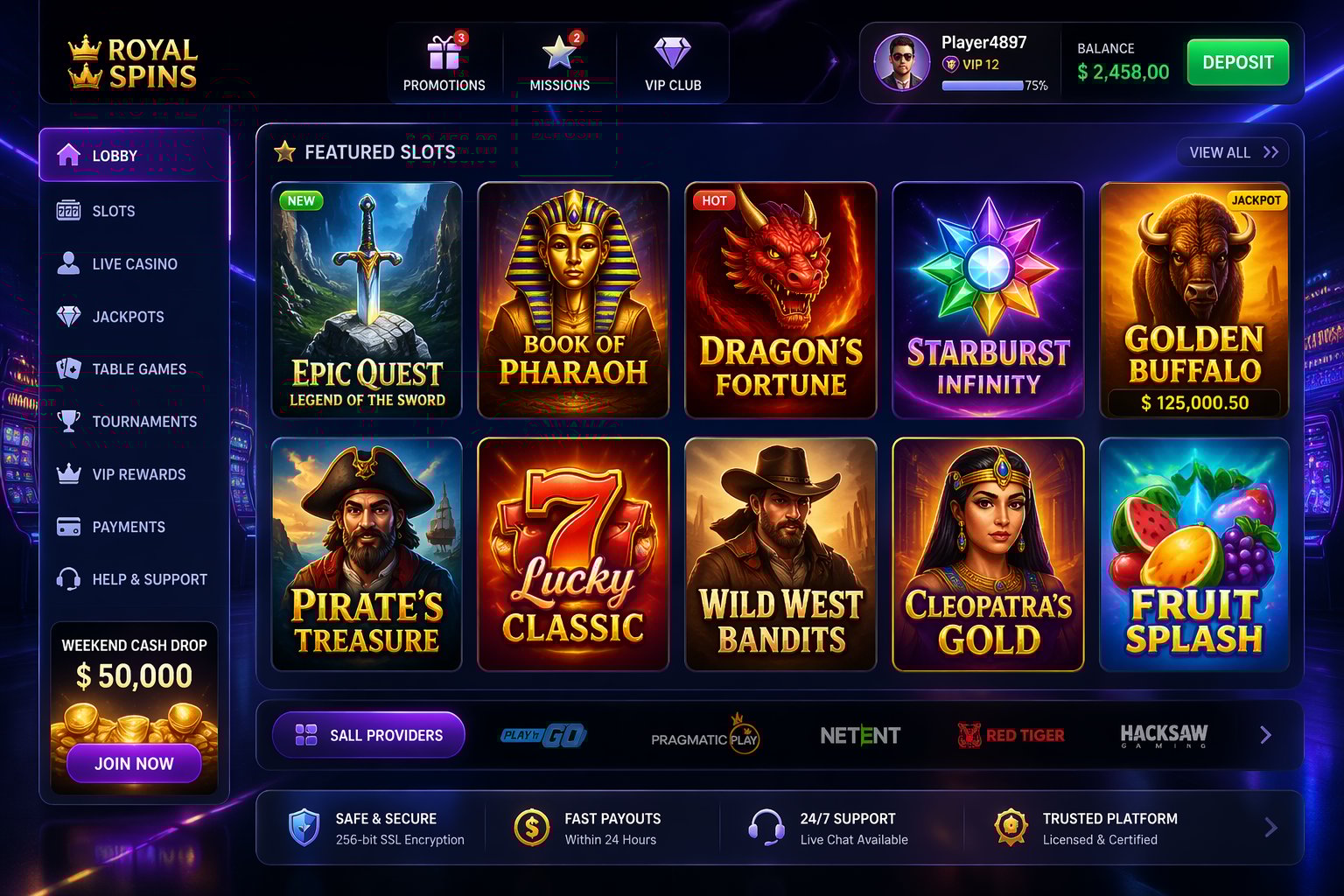The height and width of the screenshot is (896, 1344).
Task: Open the Help & Support headset icon
Action: (x=68, y=578)
